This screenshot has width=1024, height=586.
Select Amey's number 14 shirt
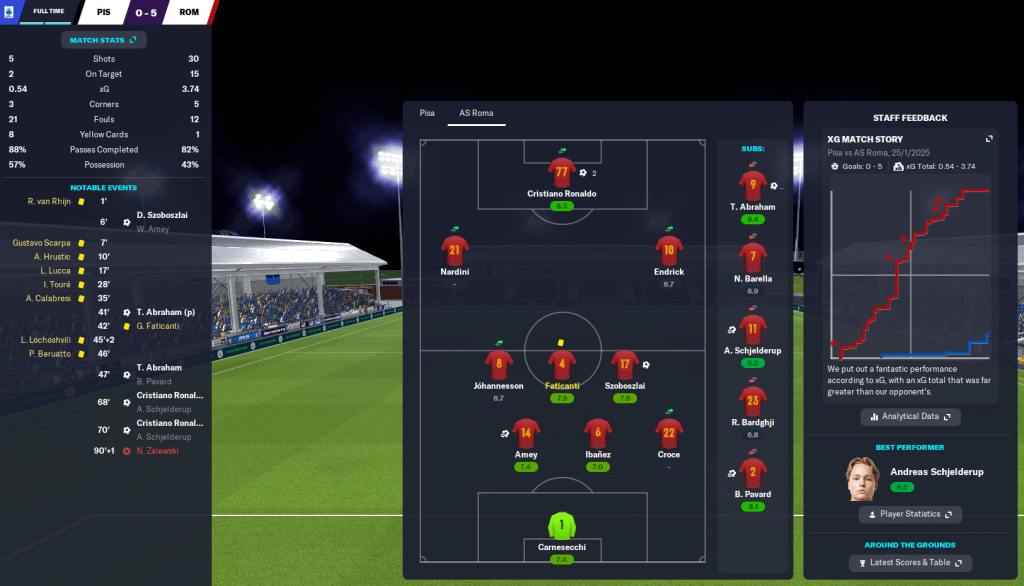pos(526,433)
